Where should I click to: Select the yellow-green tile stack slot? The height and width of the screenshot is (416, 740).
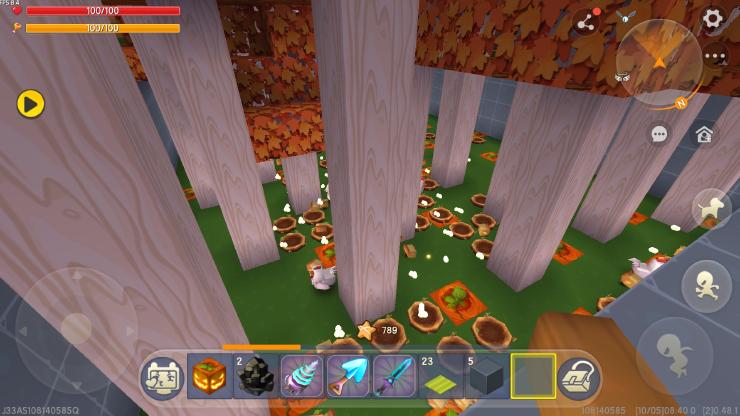point(439,377)
